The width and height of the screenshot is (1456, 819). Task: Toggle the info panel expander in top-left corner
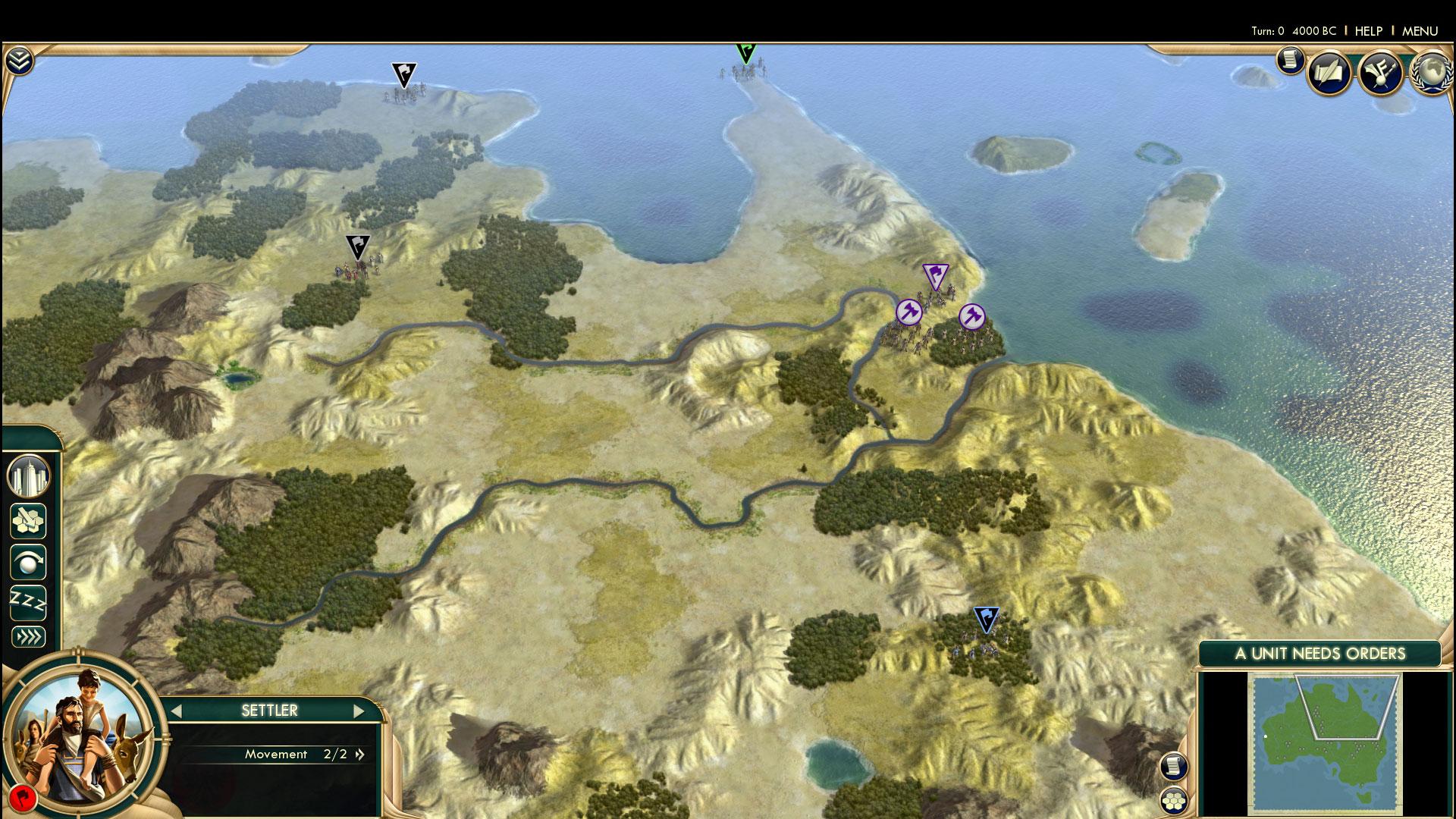point(18,61)
